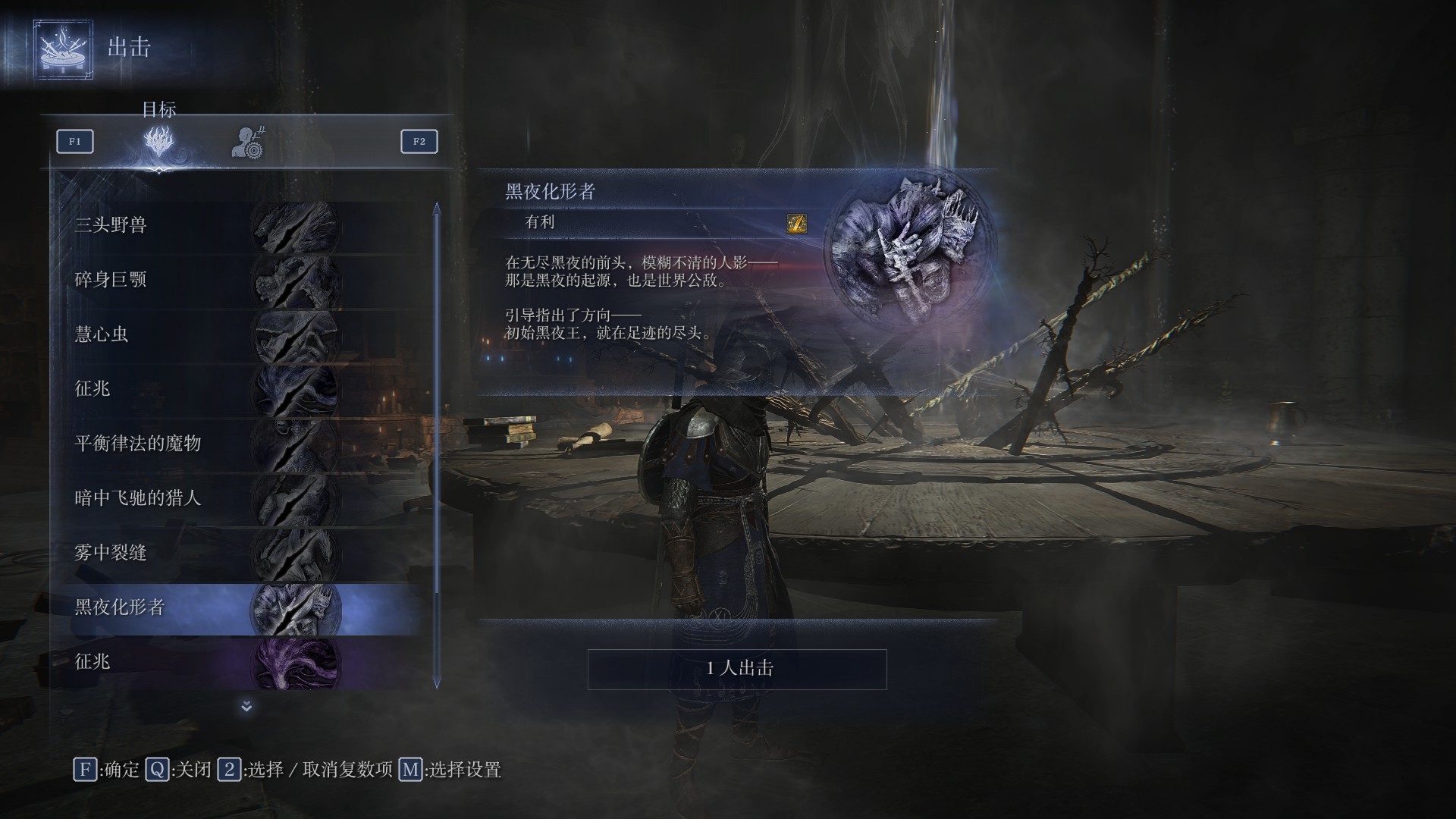Select the highlighted 黑夜化形者 list entry
The width and height of the screenshot is (1456, 819).
pyautogui.click(x=121, y=607)
